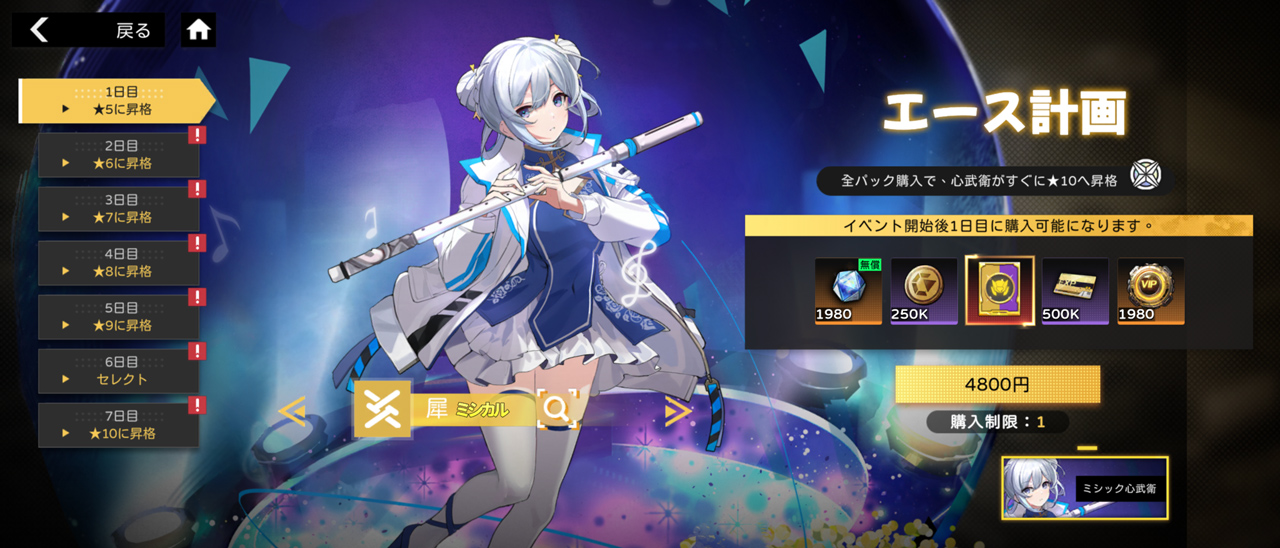Select the 6日目 セレクト tab
This screenshot has height=548, width=1280.
click(119, 371)
